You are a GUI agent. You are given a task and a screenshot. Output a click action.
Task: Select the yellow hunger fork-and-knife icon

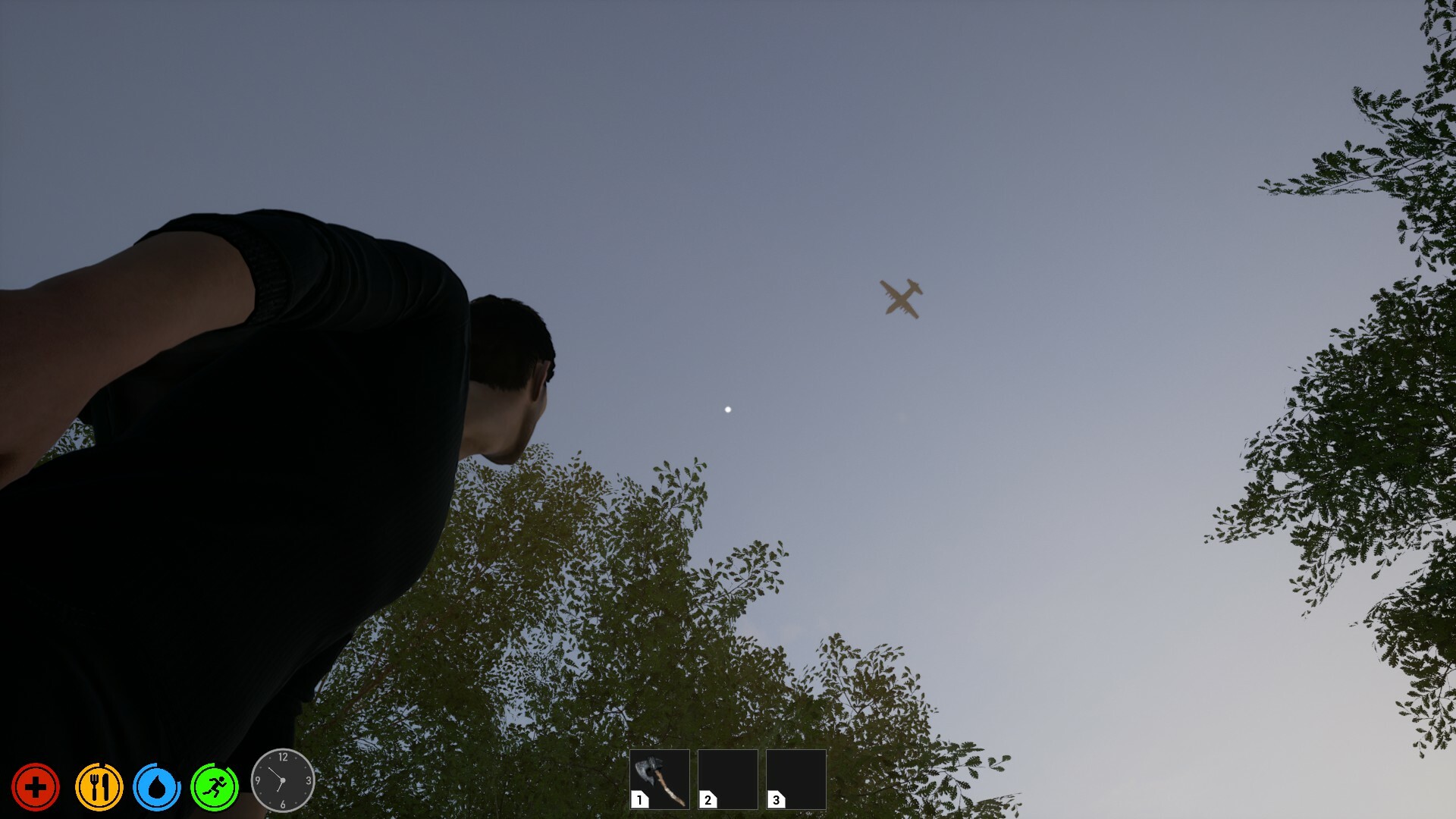pyautogui.click(x=99, y=787)
